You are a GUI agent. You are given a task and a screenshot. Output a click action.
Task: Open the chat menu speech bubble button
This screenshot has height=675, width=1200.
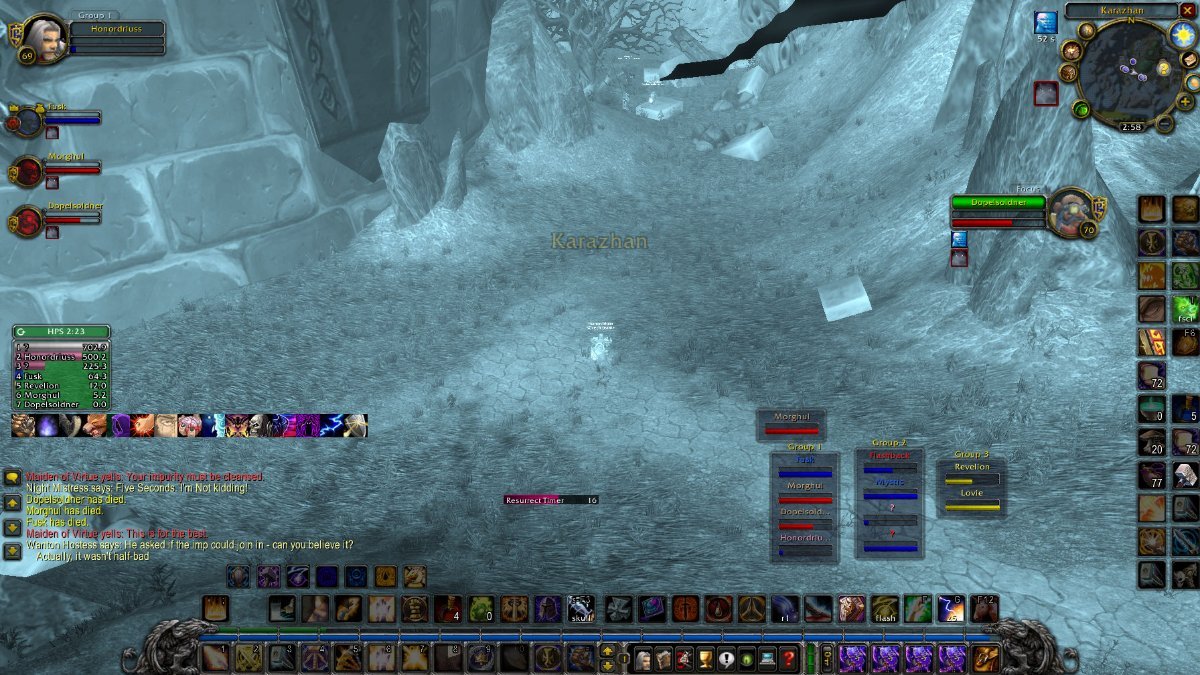tap(11, 478)
